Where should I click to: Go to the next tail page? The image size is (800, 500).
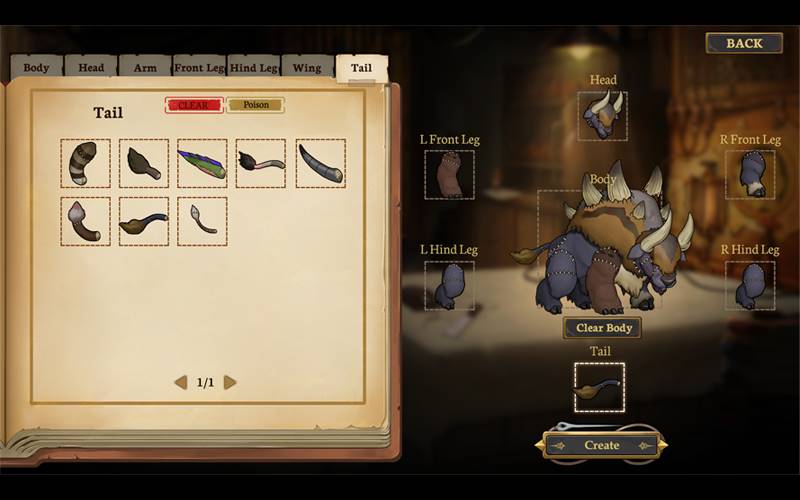[x=230, y=382]
